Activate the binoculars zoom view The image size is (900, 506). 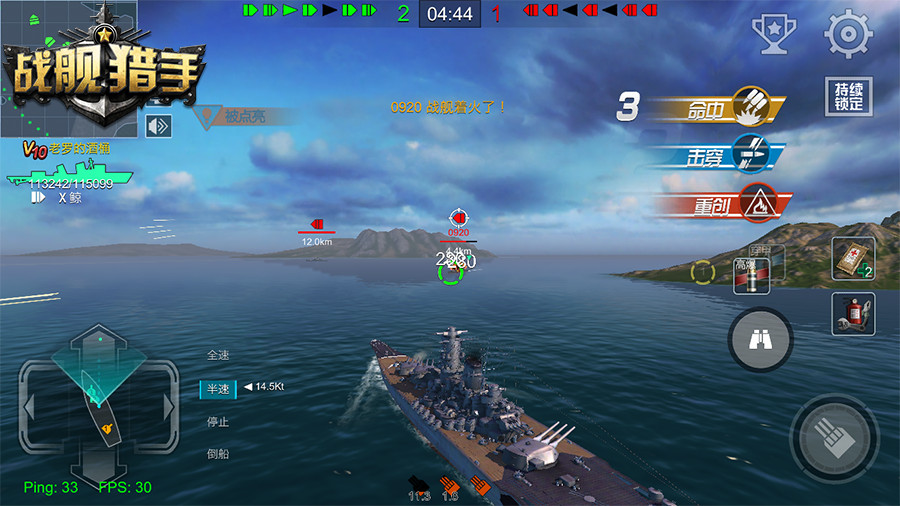click(x=760, y=340)
